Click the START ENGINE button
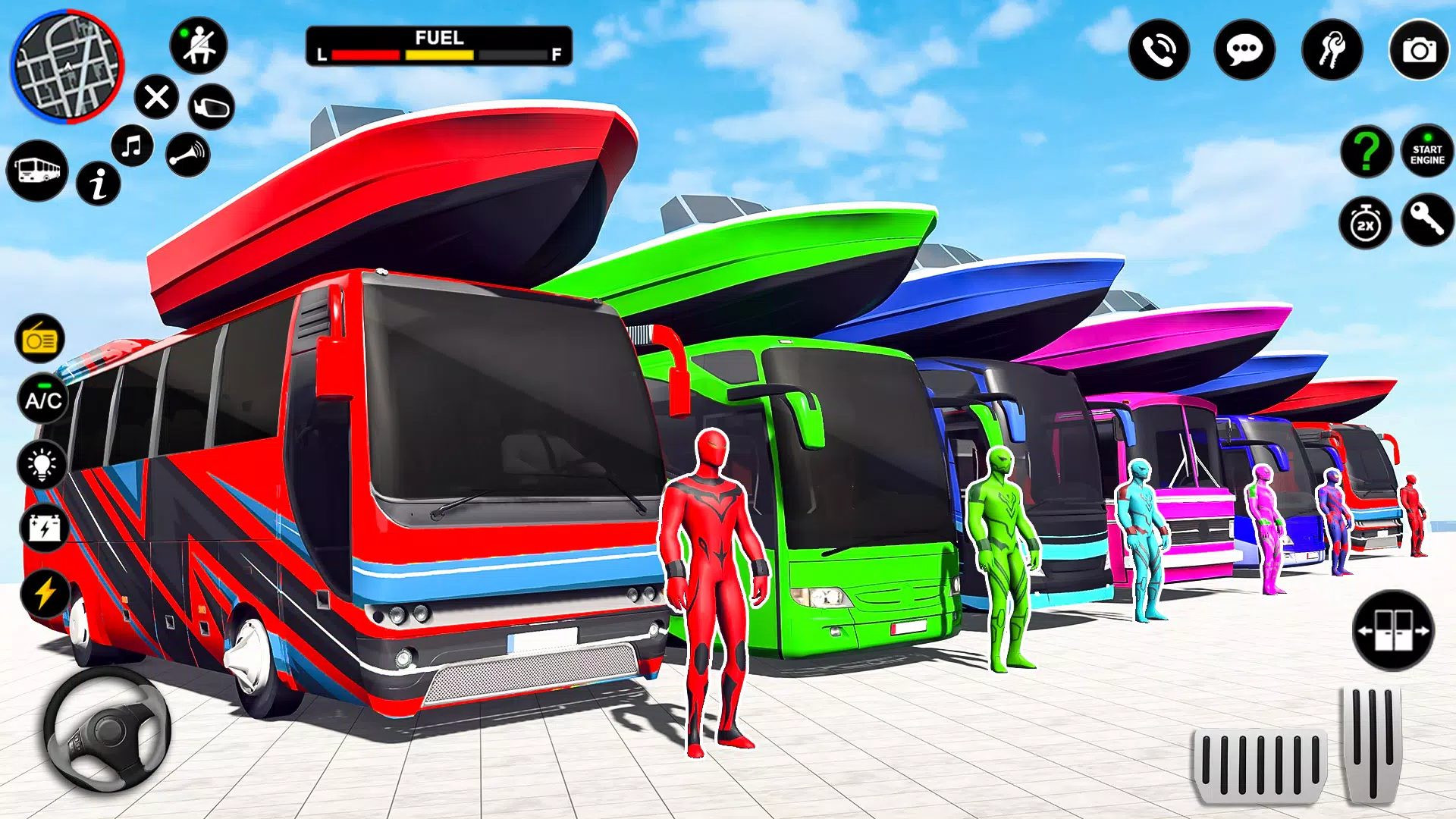The image size is (1456, 819). [x=1427, y=152]
